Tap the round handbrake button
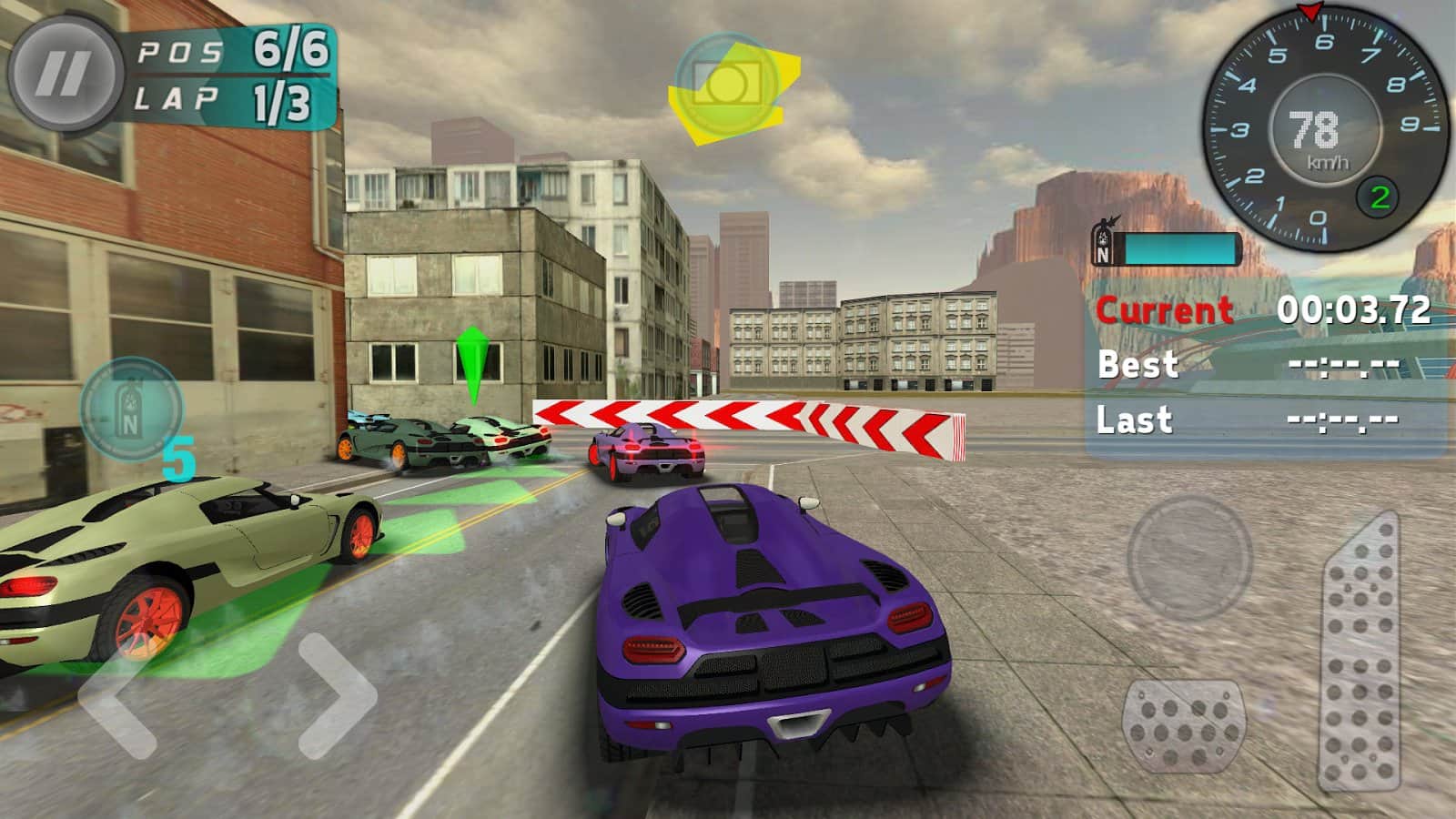The height and width of the screenshot is (819, 1456). tap(1189, 557)
